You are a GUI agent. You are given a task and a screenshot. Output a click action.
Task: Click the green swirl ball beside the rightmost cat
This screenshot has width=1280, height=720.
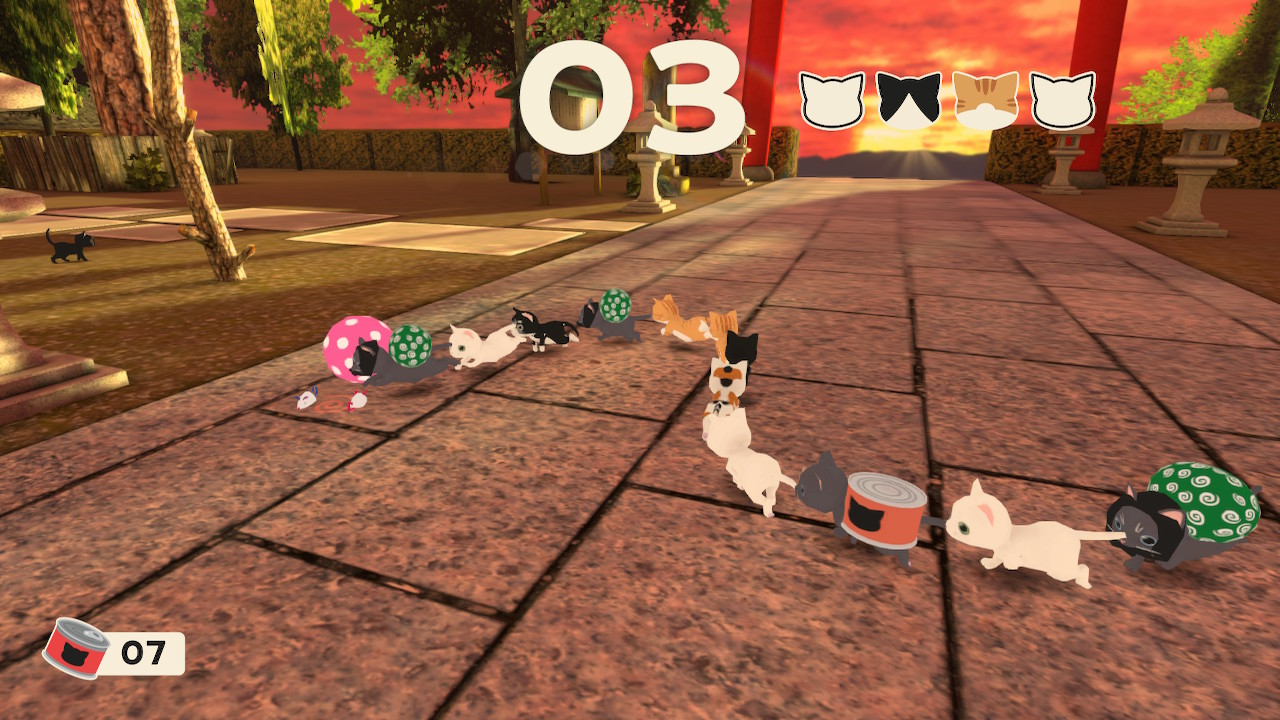pyautogui.click(x=1211, y=505)
